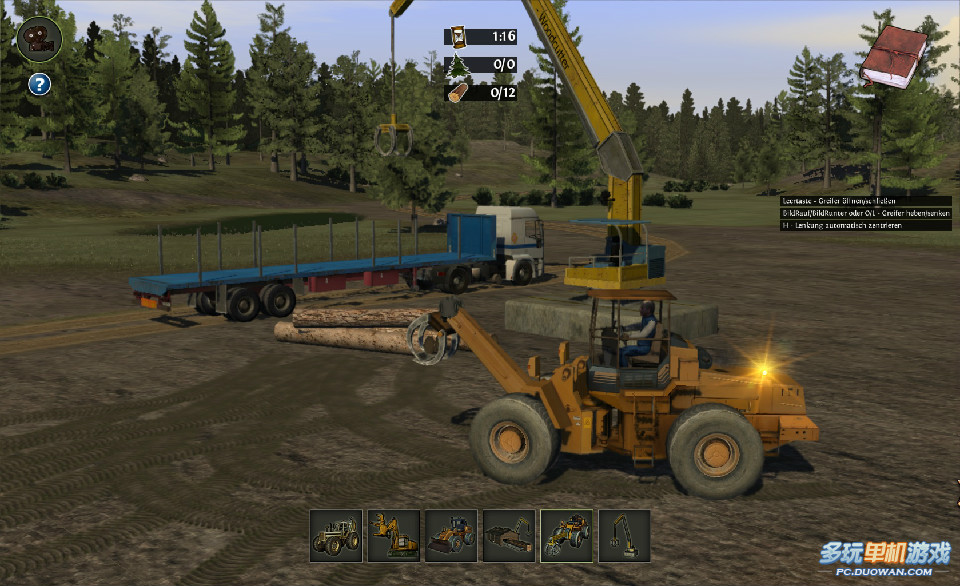Select the tractor vehicle slot
This screenshot has height=586, width=960.
tap(335, 536)
